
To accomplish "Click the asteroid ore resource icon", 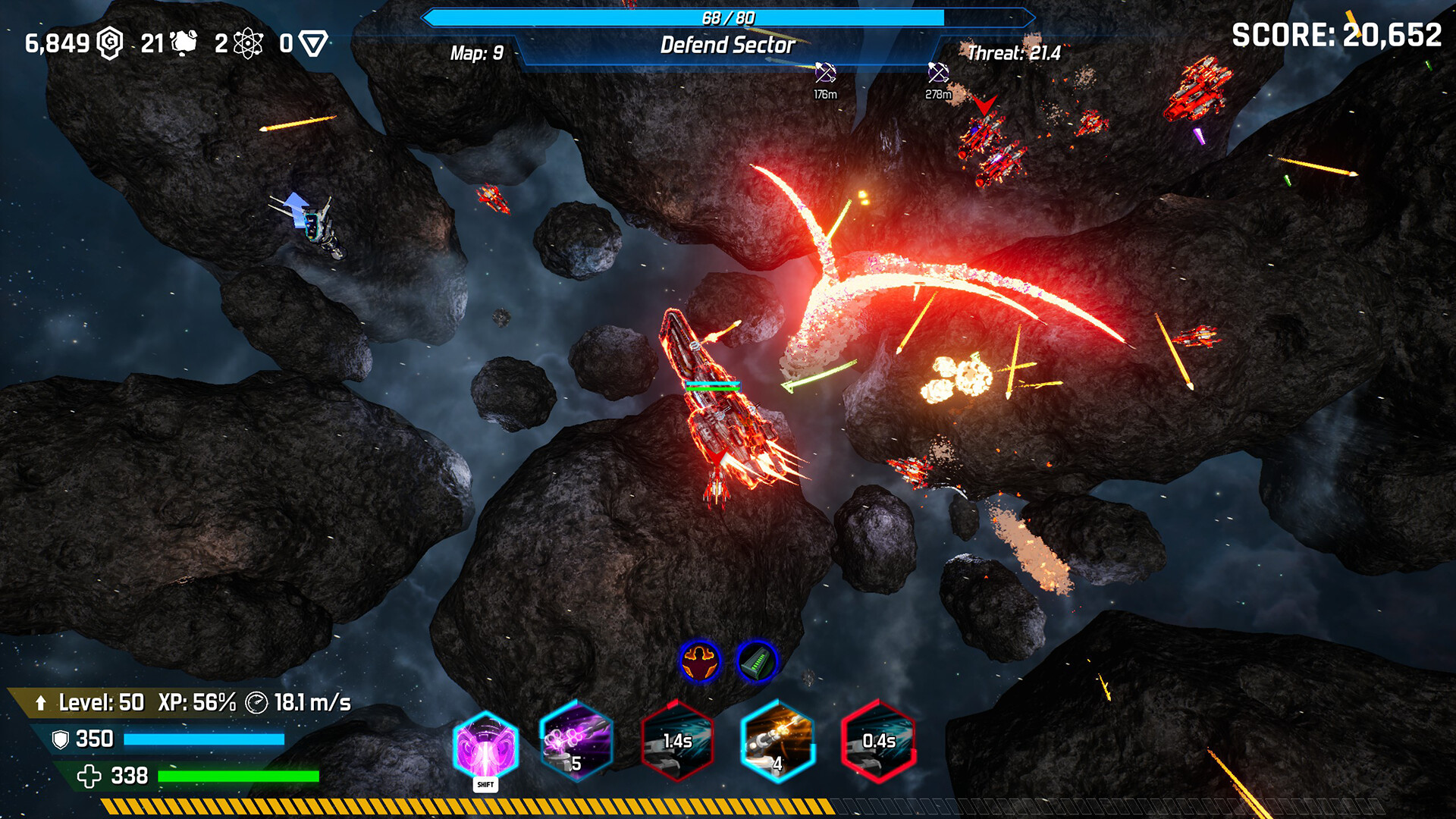I will pos(184,43).
